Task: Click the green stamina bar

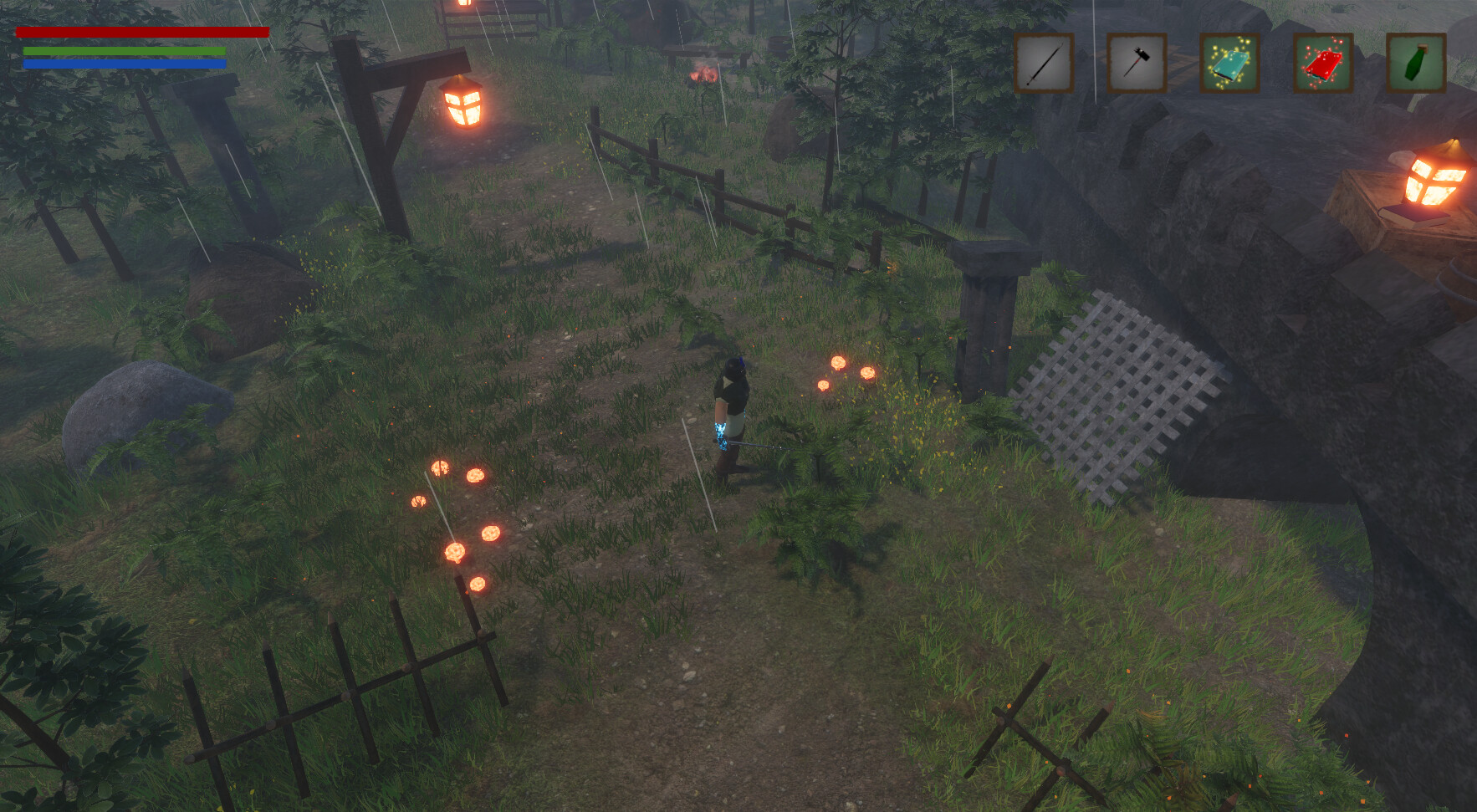Action: pyautogui.click(x=124, y=50)
